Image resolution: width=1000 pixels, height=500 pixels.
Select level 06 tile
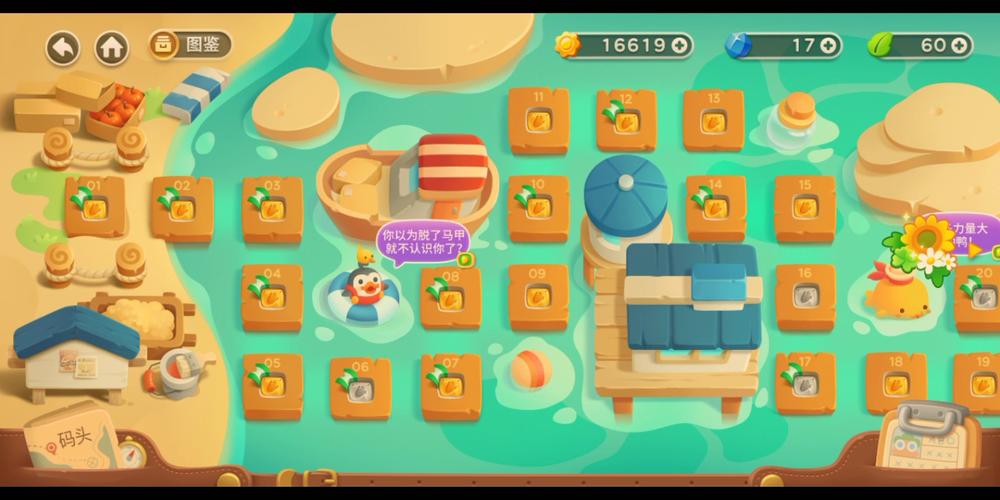(x=361, y=385)
